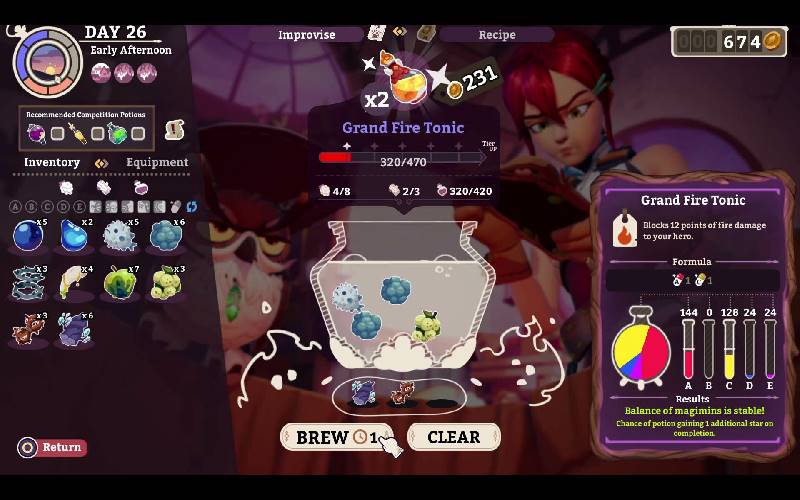Pick the white feather ingredient

72,282
